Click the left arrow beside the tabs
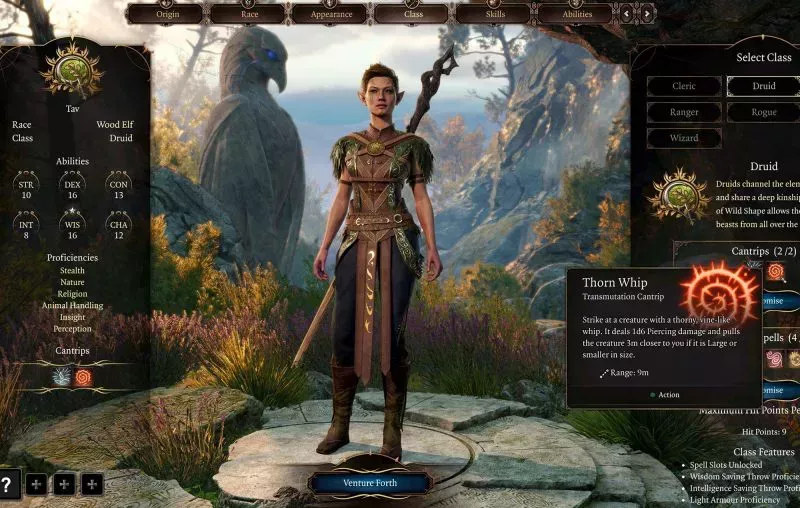The image size is (800, 508). [627, 14]
